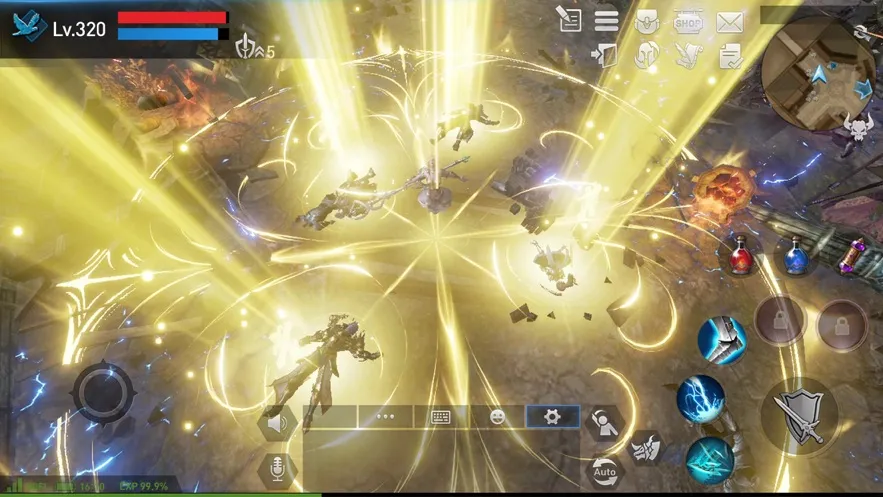
Task: Click the exit door icon
Action: point(606,56)
